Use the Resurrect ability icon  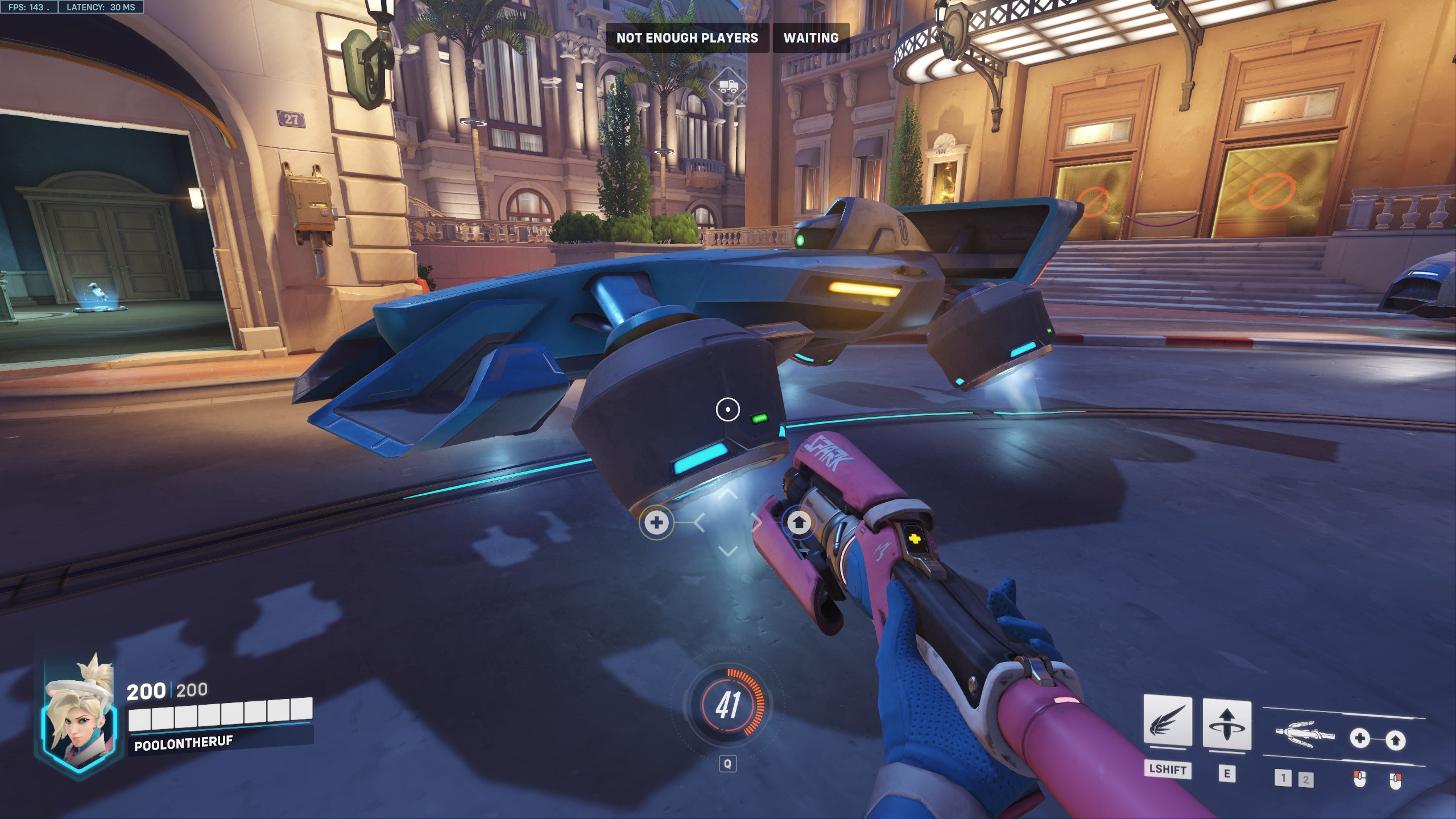1226,725
